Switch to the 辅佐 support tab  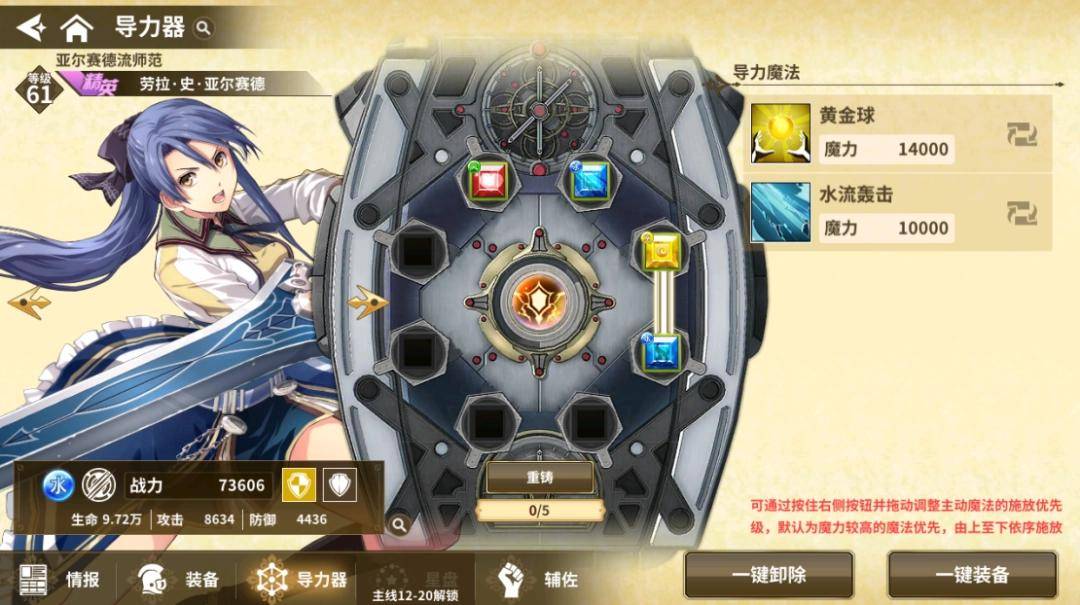click(x=540, y=579)
